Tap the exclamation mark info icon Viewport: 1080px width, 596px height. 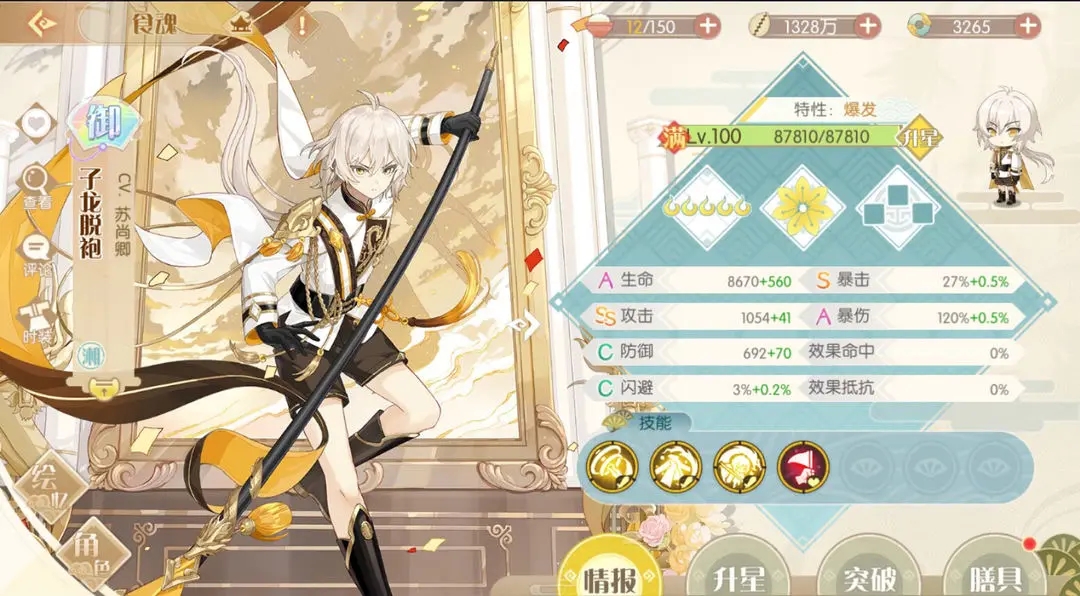click(301, 25)
